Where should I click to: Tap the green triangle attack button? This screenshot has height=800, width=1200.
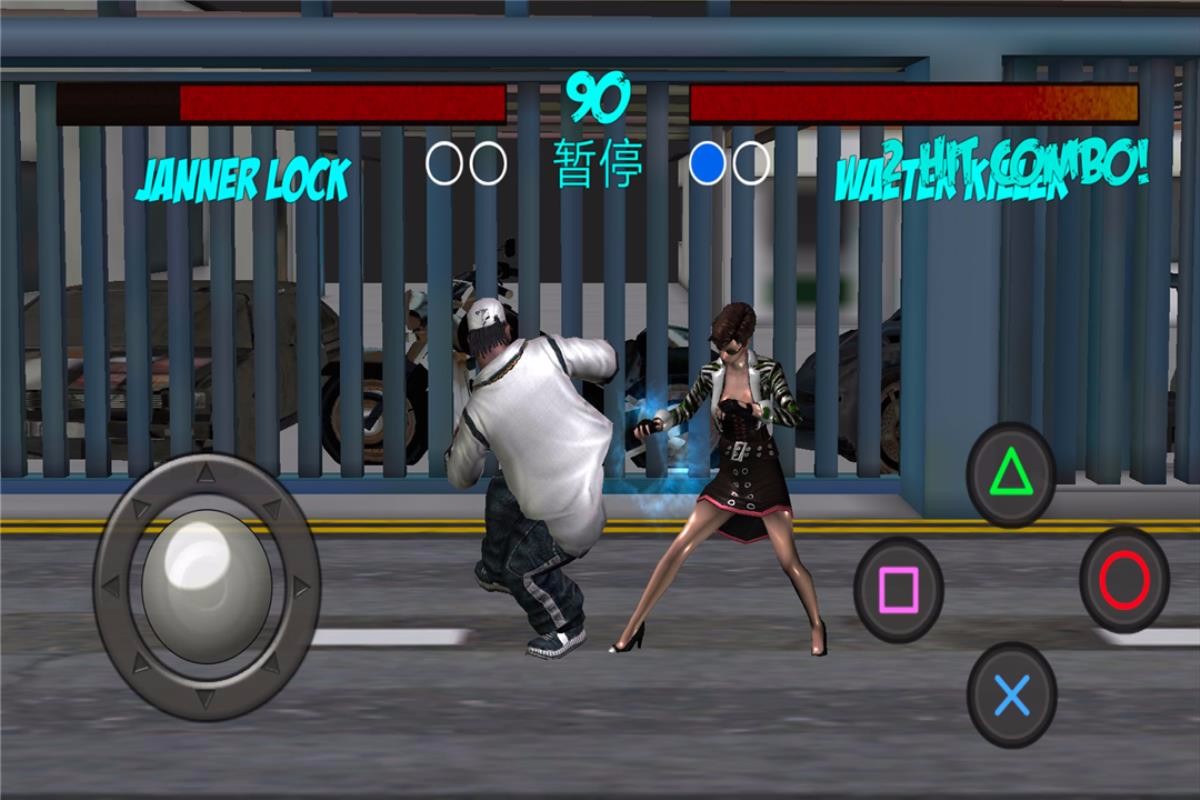[1011, 474]
